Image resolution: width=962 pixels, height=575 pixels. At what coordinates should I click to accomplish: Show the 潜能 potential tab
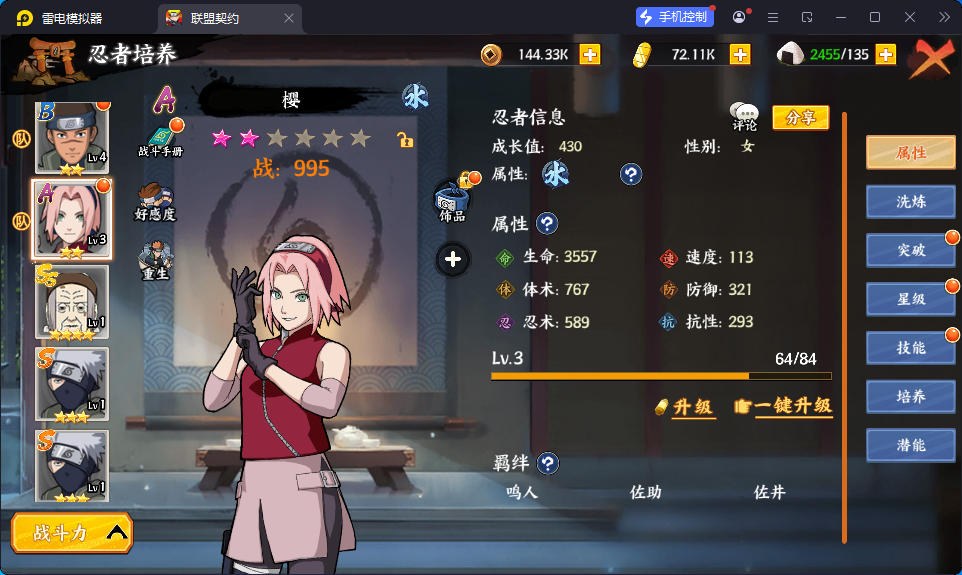tap(910, 445)
